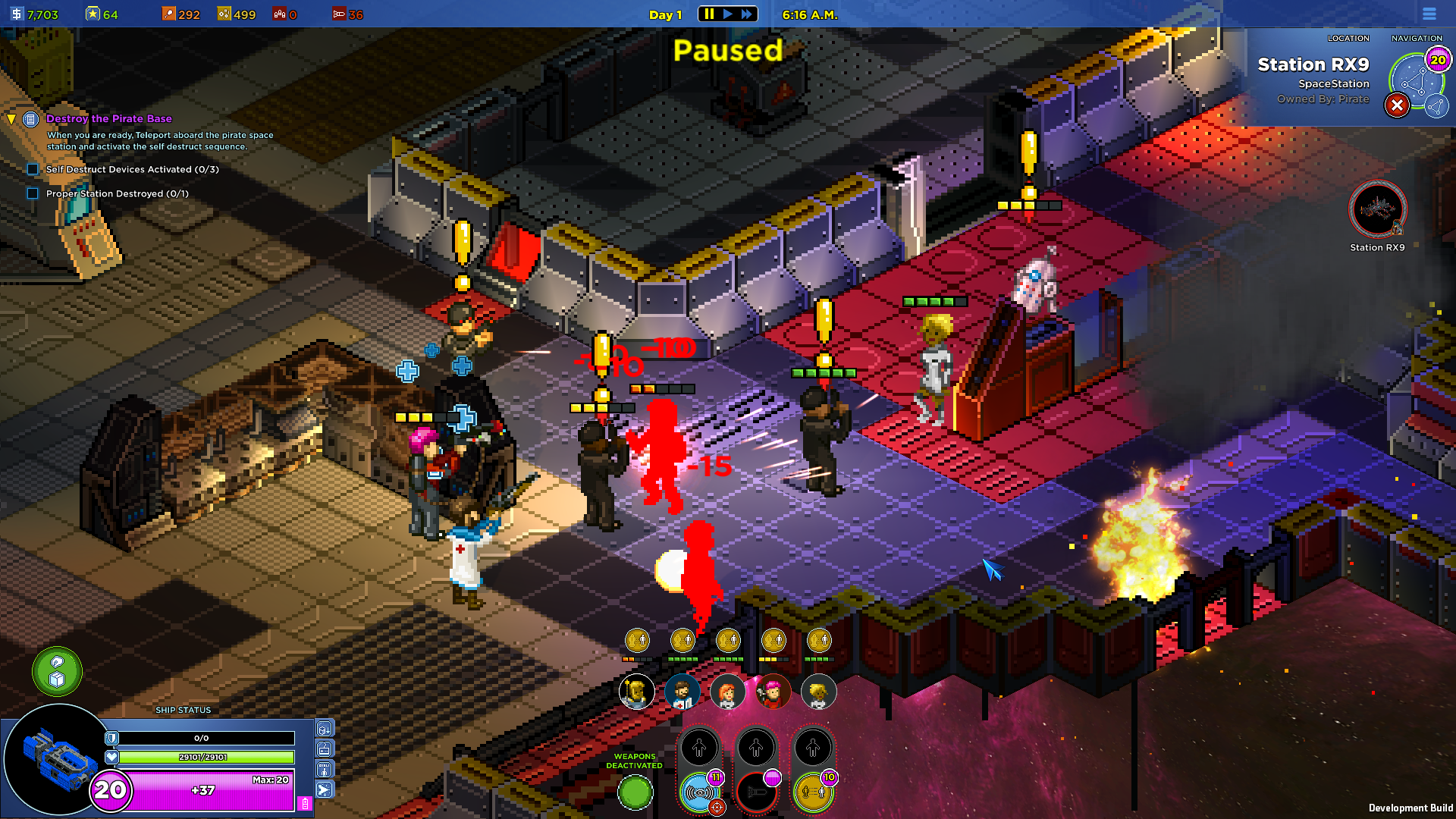Select the missile weapon slot
The height and width of the screenshot is (819, 1456).
pos(756,792)
